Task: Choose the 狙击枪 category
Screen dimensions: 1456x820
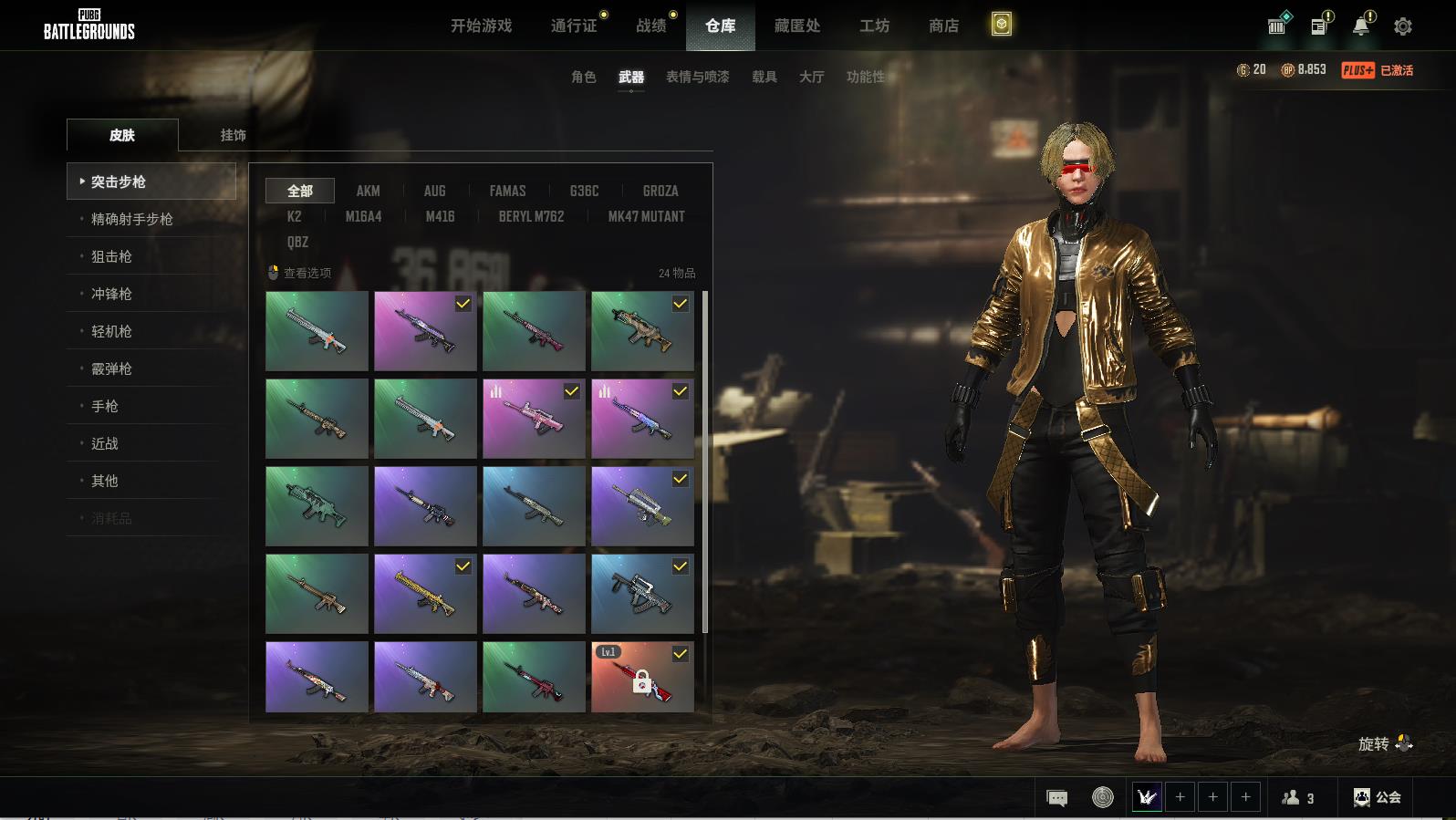Action: (111, 256)
